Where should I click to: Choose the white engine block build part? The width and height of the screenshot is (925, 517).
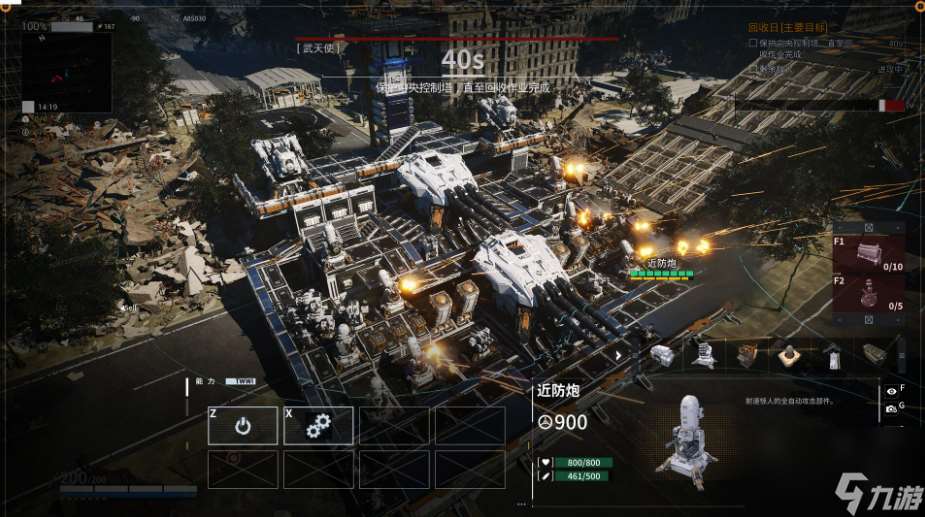coord(660,354)
